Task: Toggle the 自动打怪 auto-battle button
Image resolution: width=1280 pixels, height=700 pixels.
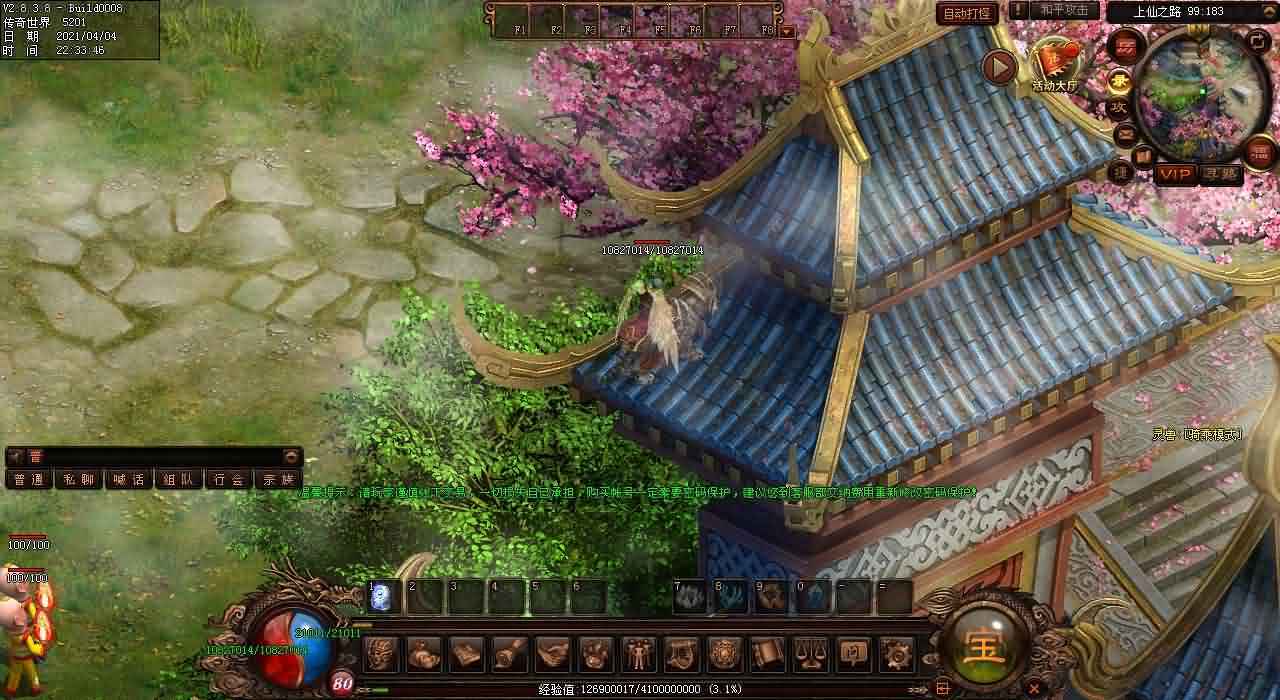Action: pyautogui.click(x=967, y=13)
